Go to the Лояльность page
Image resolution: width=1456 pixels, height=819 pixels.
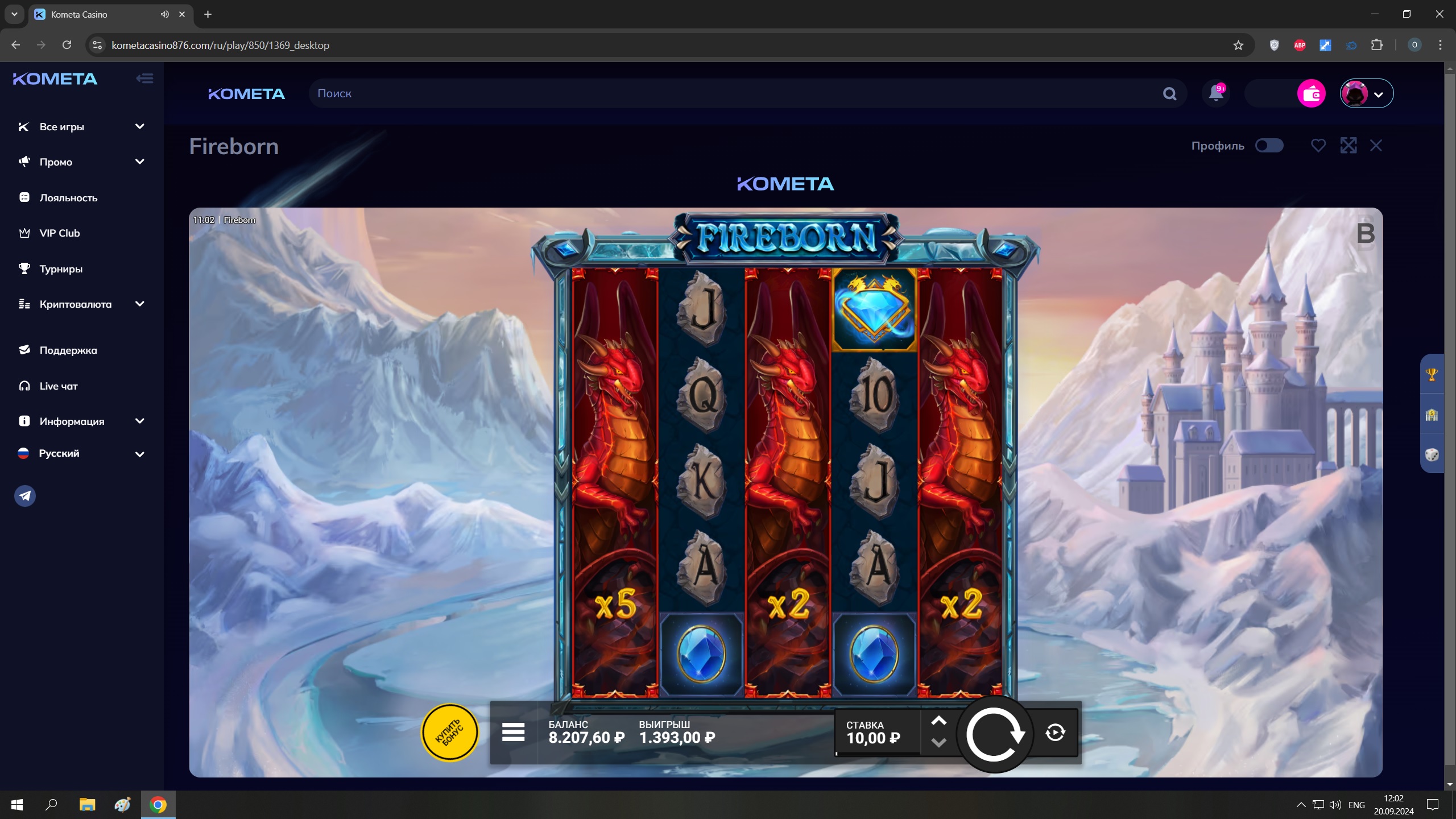coord(68,198)
